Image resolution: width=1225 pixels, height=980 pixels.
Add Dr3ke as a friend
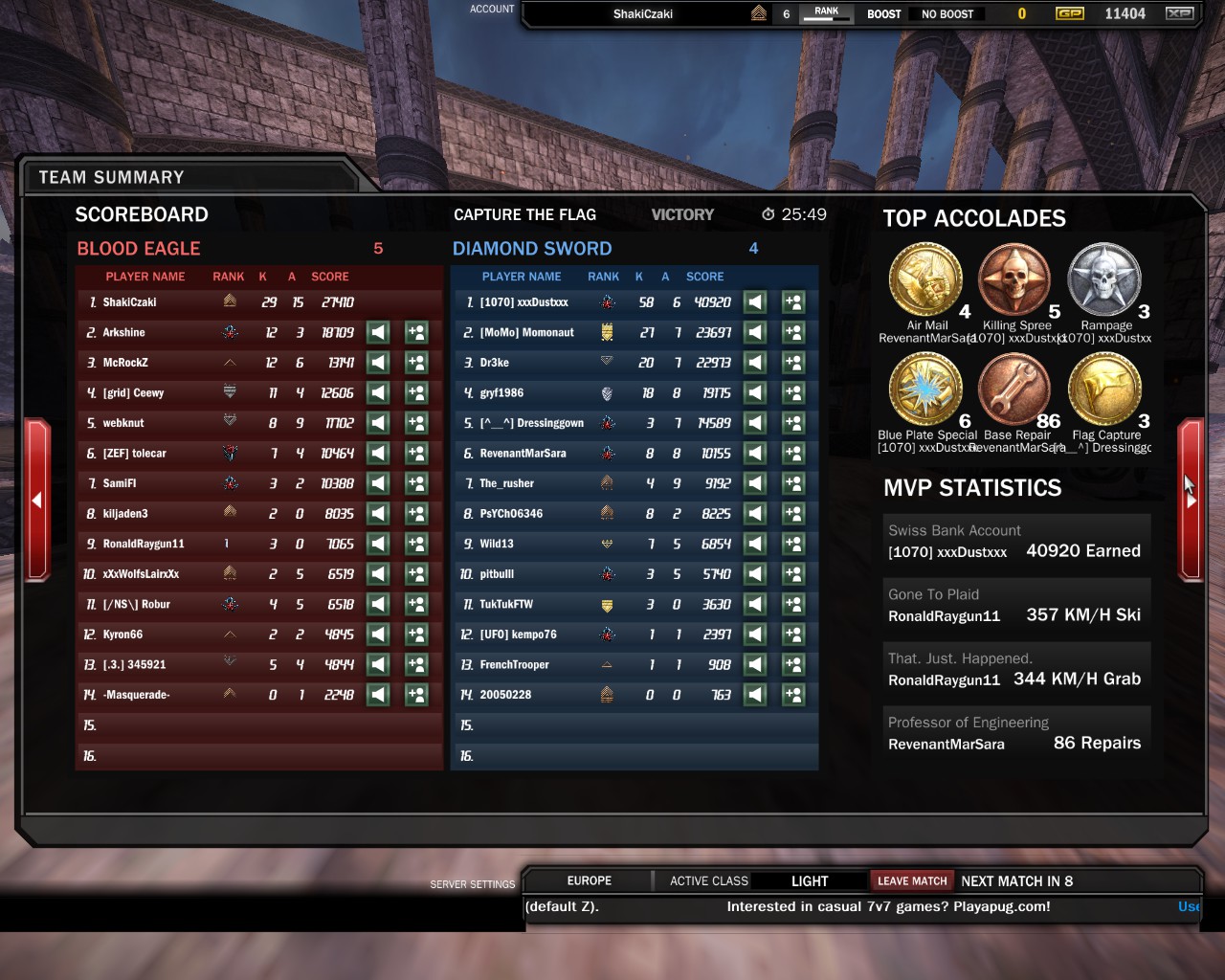coord(792,363)
